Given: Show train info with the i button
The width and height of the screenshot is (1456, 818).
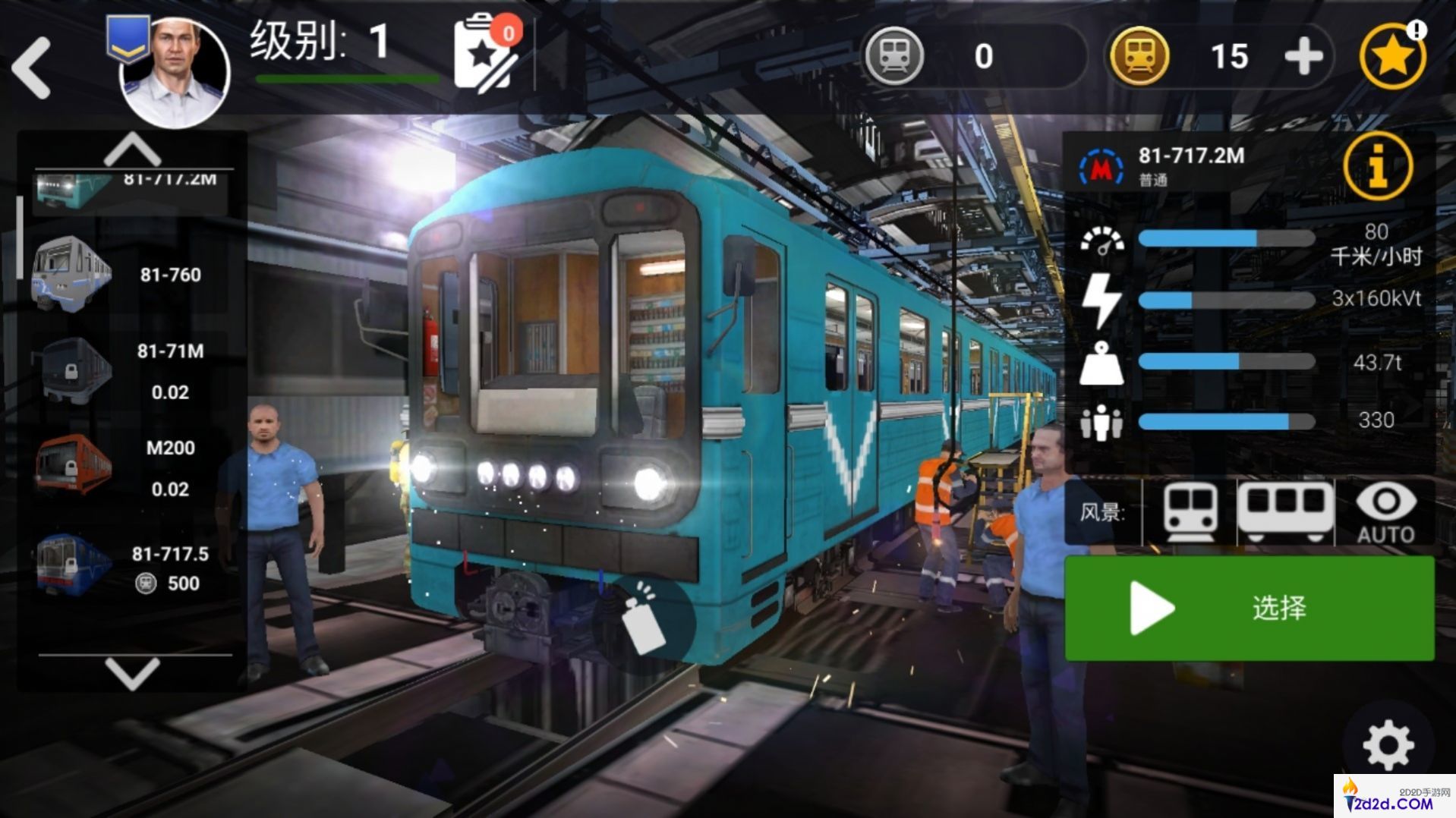Looking at the screenshot, I should (x=1377, y=167).
